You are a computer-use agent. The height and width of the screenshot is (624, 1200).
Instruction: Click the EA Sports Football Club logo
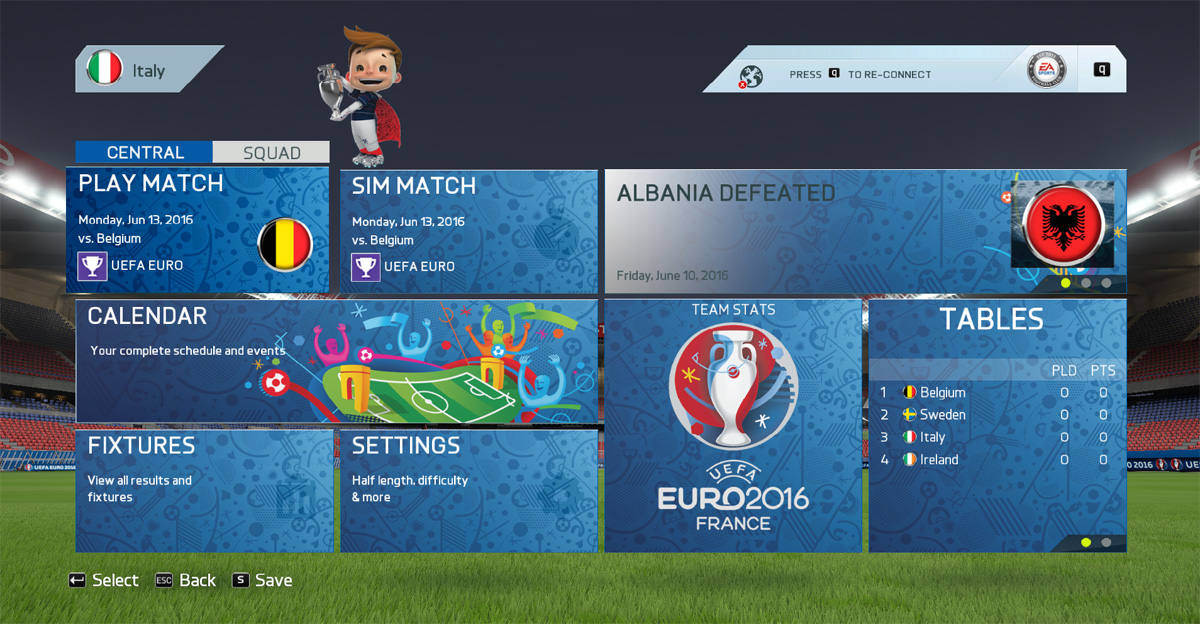[x=1047, y=70]
